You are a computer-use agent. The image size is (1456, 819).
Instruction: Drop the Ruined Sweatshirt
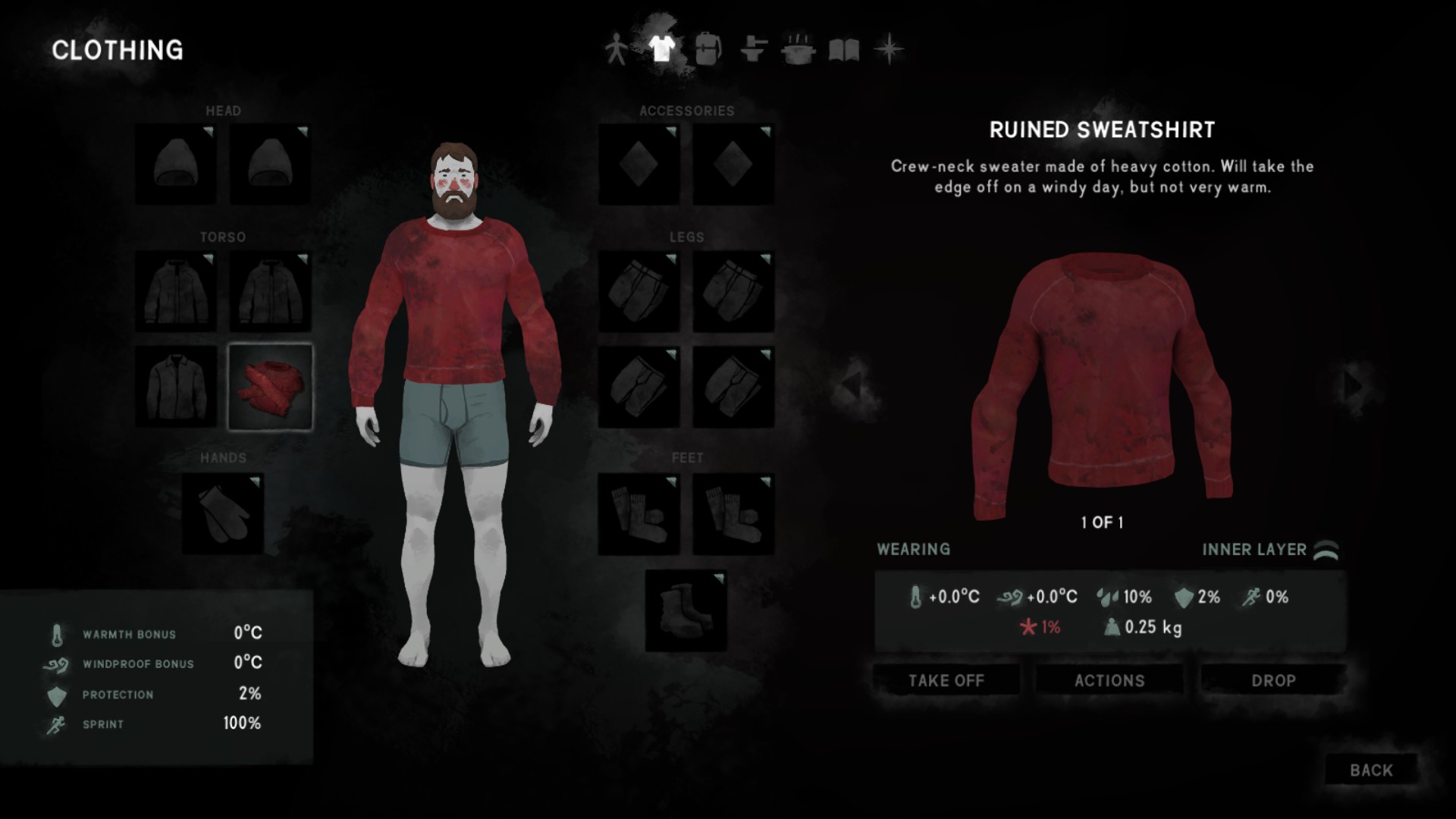point(1272,680)
